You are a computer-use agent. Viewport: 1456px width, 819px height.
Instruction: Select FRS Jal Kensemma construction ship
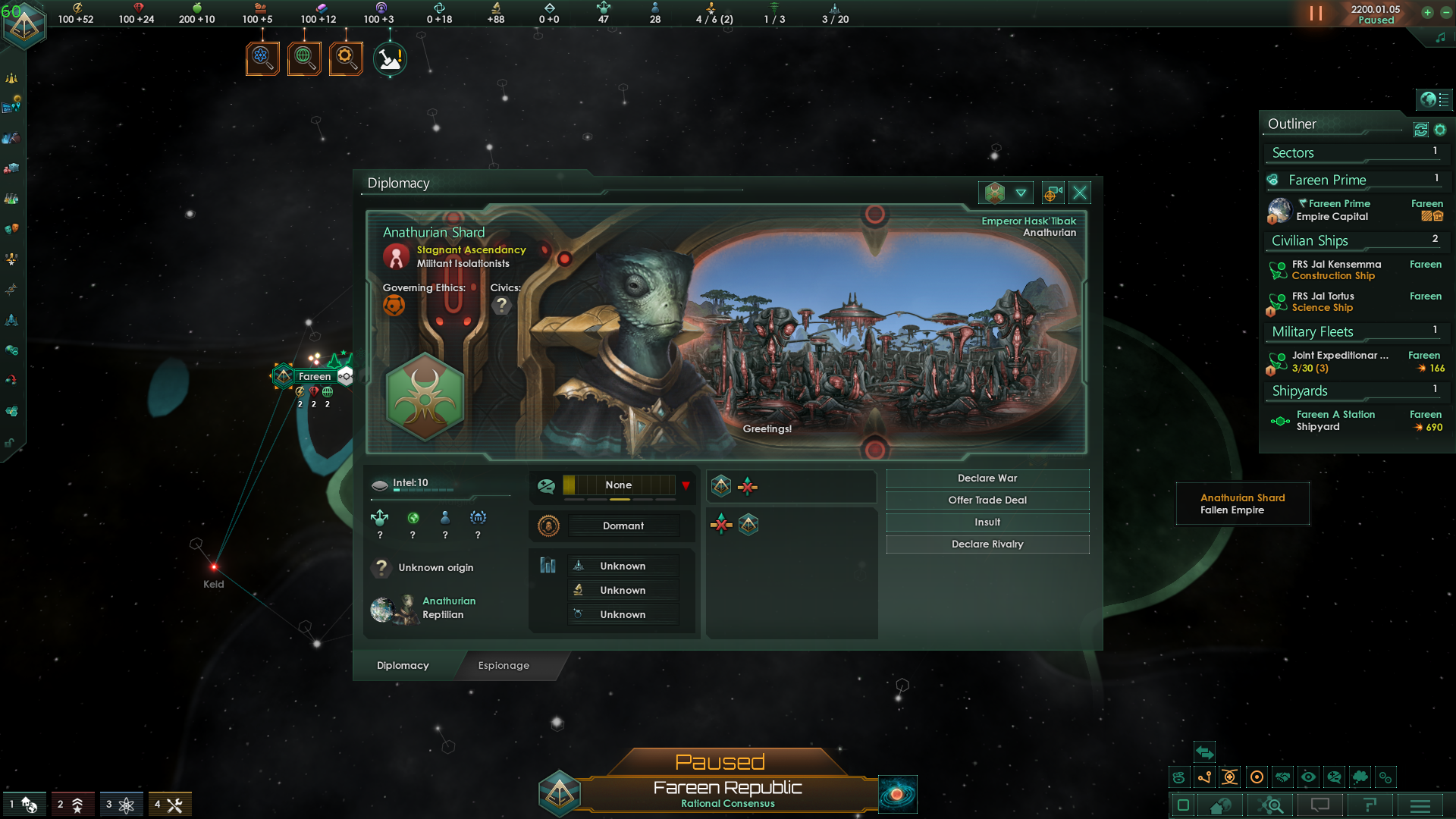coord(1336,270)
